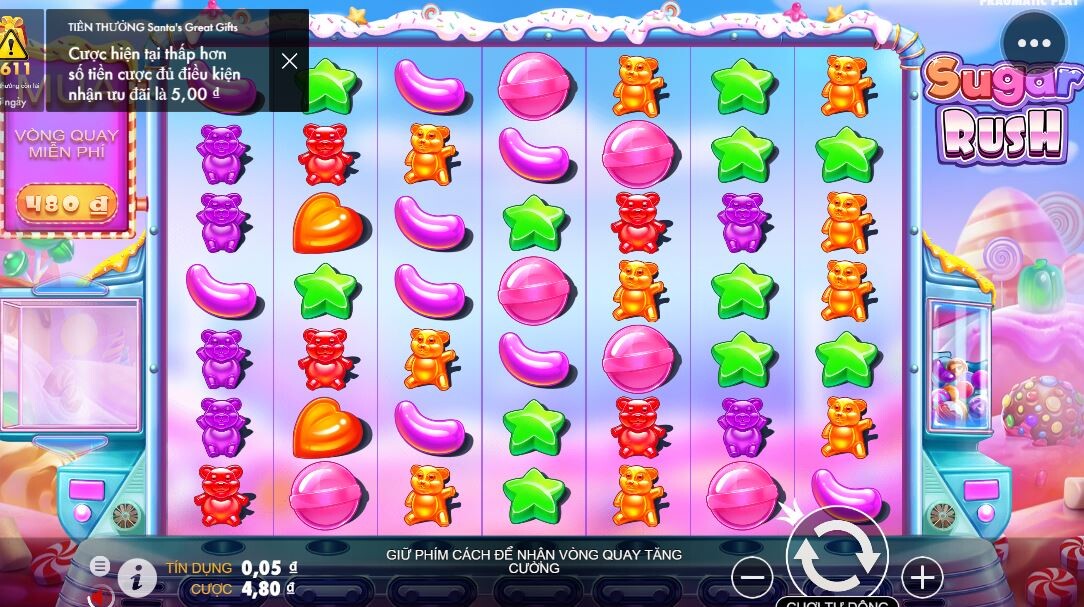Screen dimensions: 1084x607
Task: Open autoplay via the Chơi tự động button
Action: click(836, 602)
